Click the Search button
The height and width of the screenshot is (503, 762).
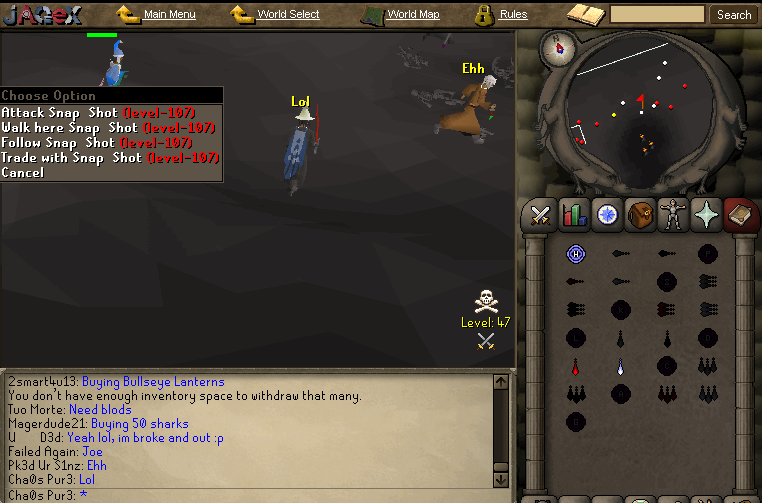[734, 15]
